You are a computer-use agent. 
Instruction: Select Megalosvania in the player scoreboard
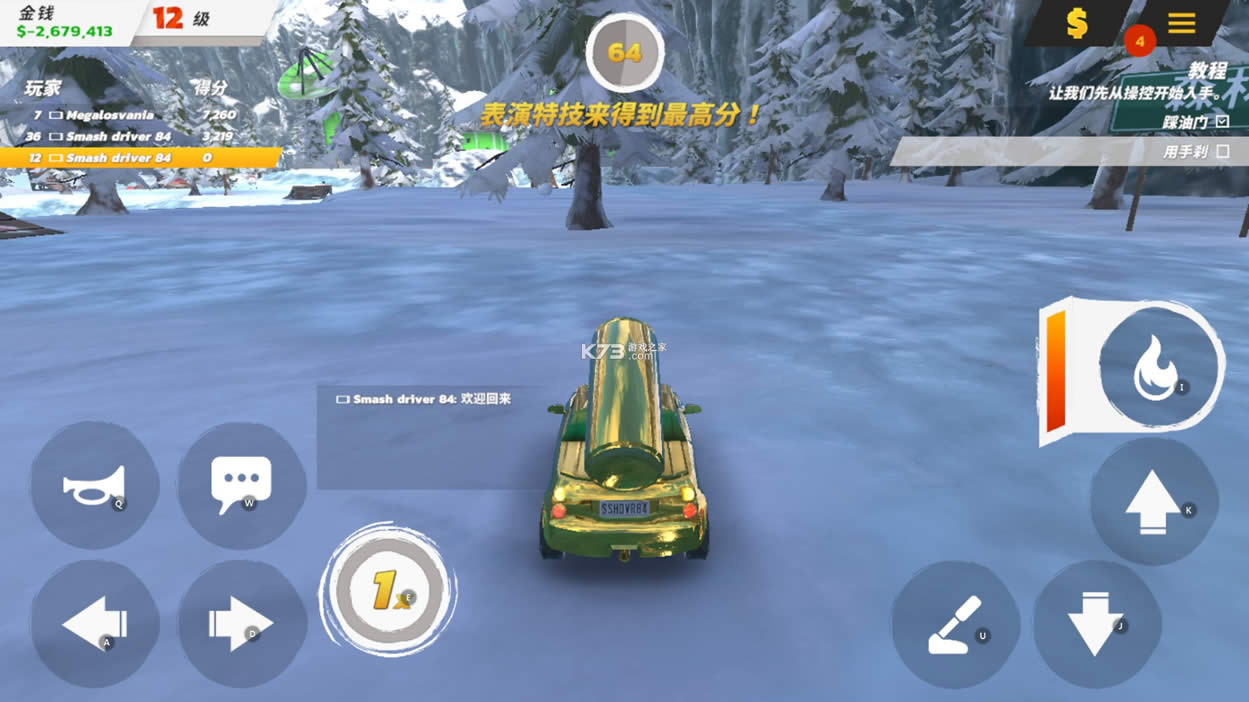pos(110,115)
